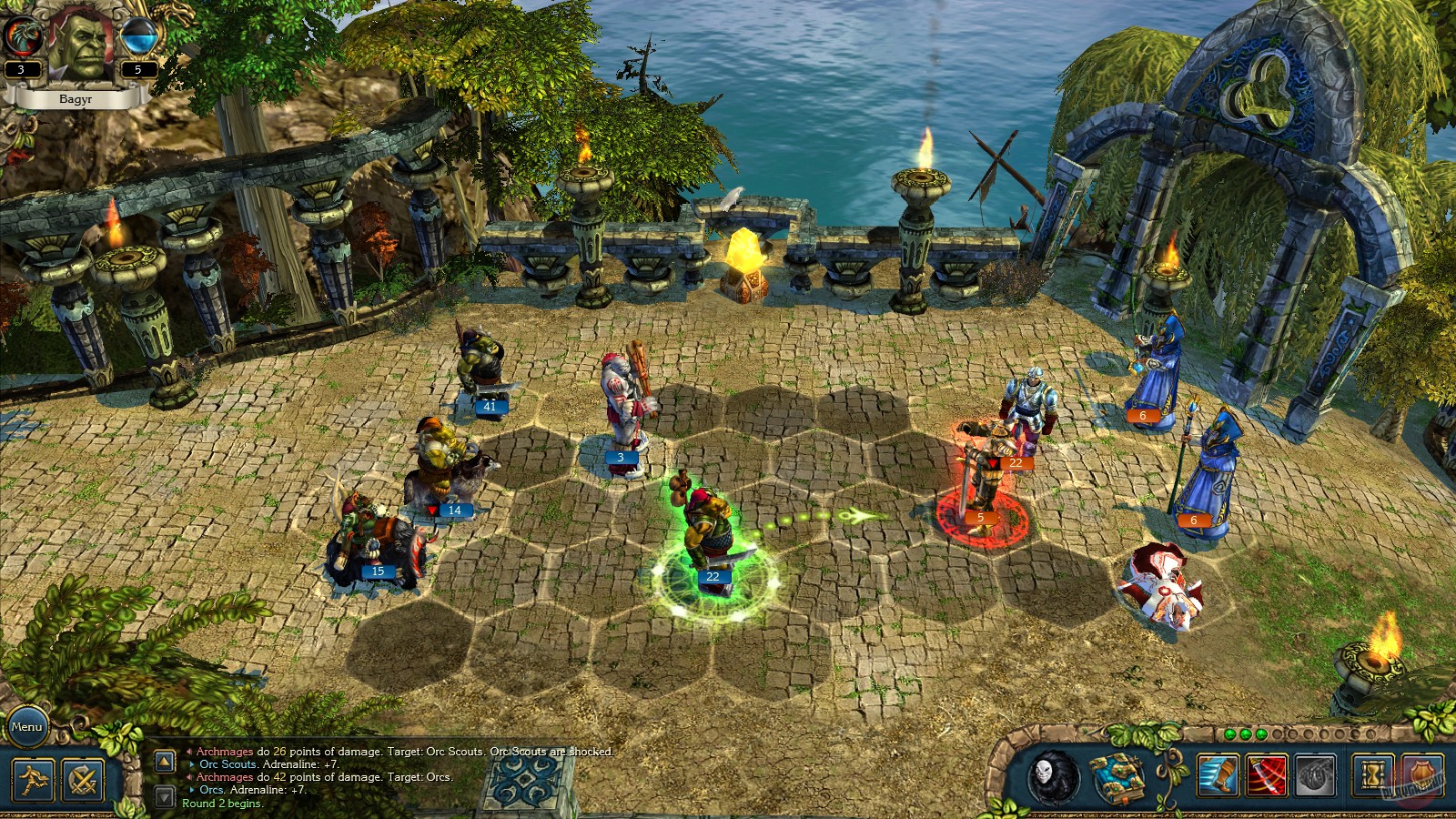Click the grayed-out gauntlet ability
Image resolution: width=1456 pixels, height=819 pixels.
pos(1315,775)
